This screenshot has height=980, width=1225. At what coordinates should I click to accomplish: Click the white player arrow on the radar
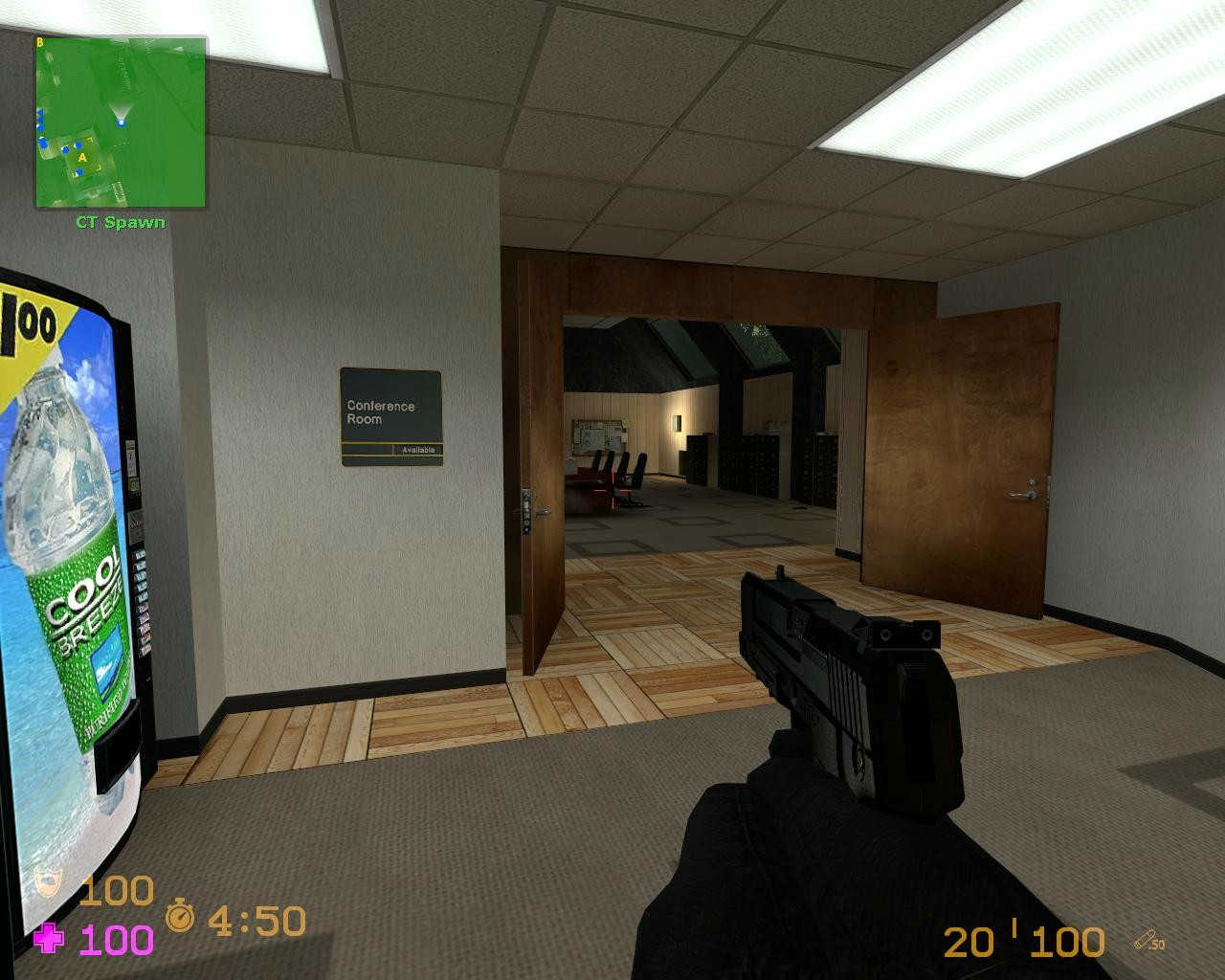tap(122, 122)
